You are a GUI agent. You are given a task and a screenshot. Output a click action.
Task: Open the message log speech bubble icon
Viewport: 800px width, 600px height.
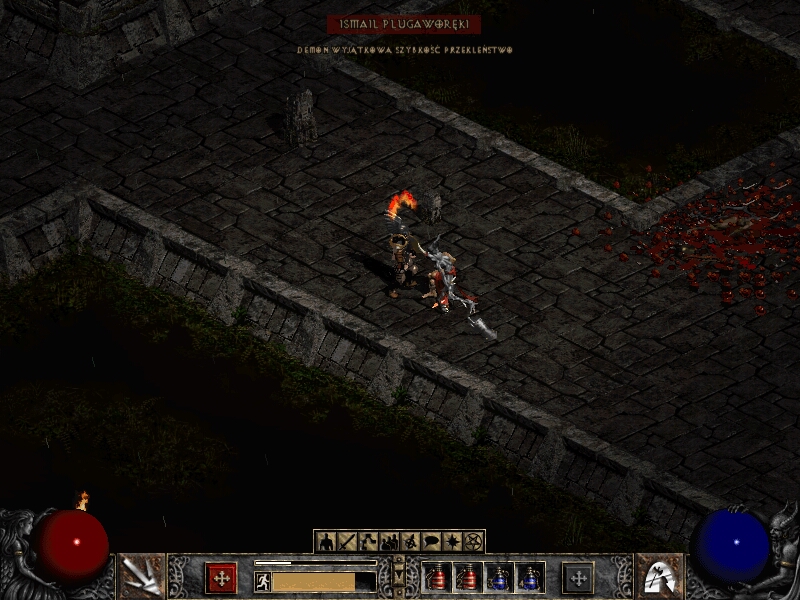[431, 542]
